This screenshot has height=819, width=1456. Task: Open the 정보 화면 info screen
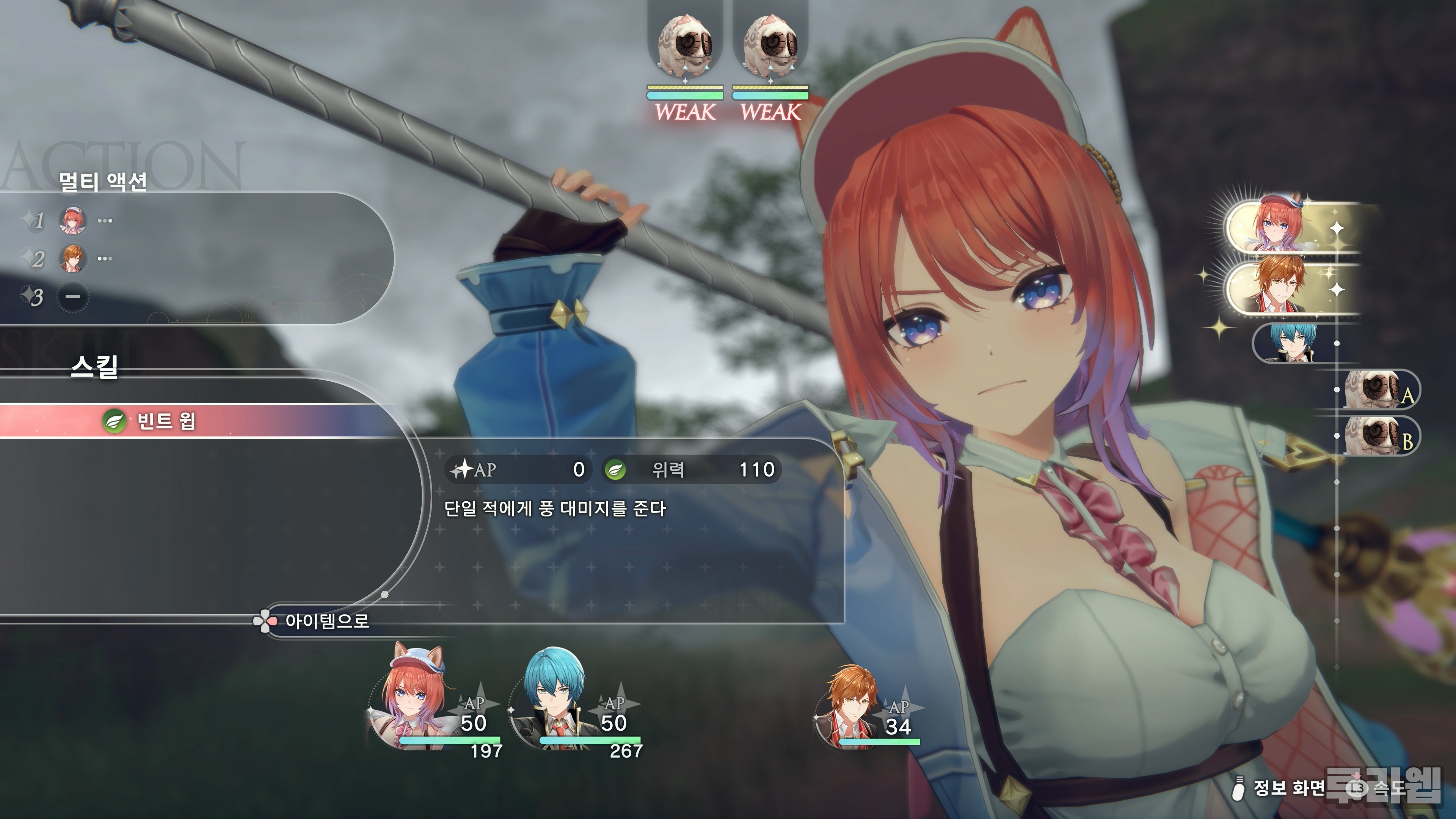tap(1280, 788)
